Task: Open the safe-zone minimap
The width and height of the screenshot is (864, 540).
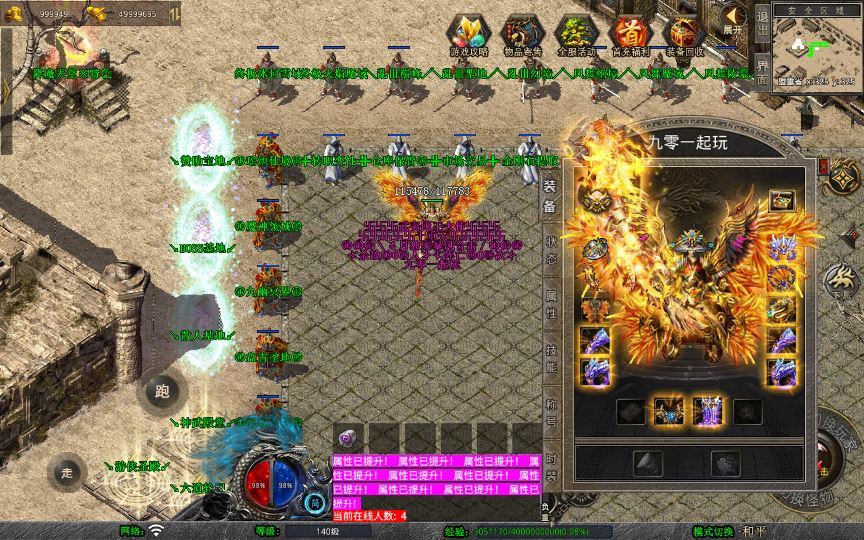Action: [x=817, y=48]
